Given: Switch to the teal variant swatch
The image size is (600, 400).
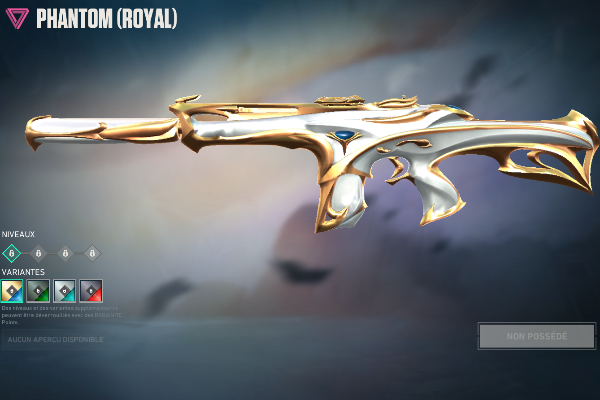Looking at the screenshot, I should pos(64,291).
